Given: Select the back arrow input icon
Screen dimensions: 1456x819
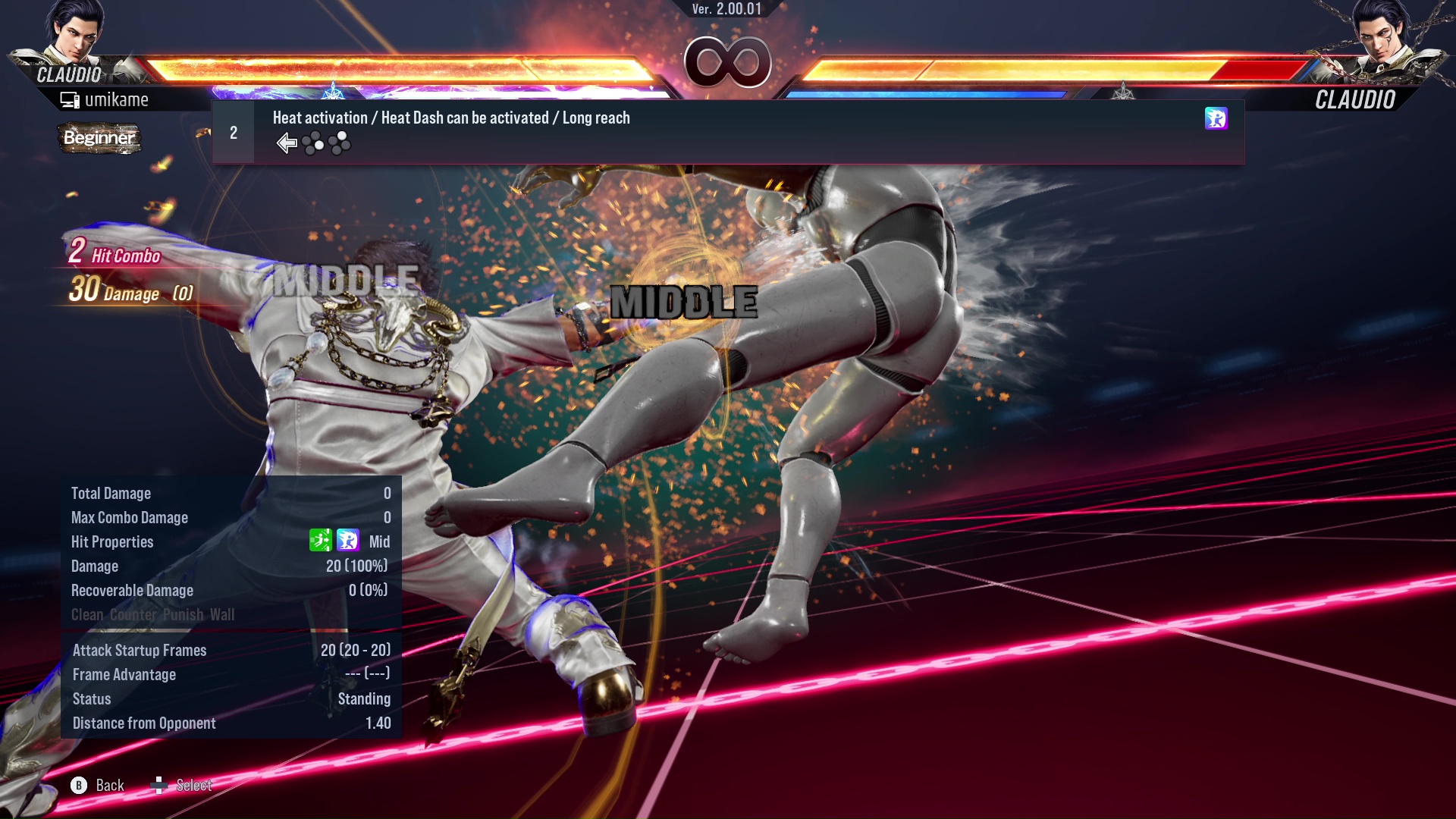Looking at the screenshot, I should [287, 143].
